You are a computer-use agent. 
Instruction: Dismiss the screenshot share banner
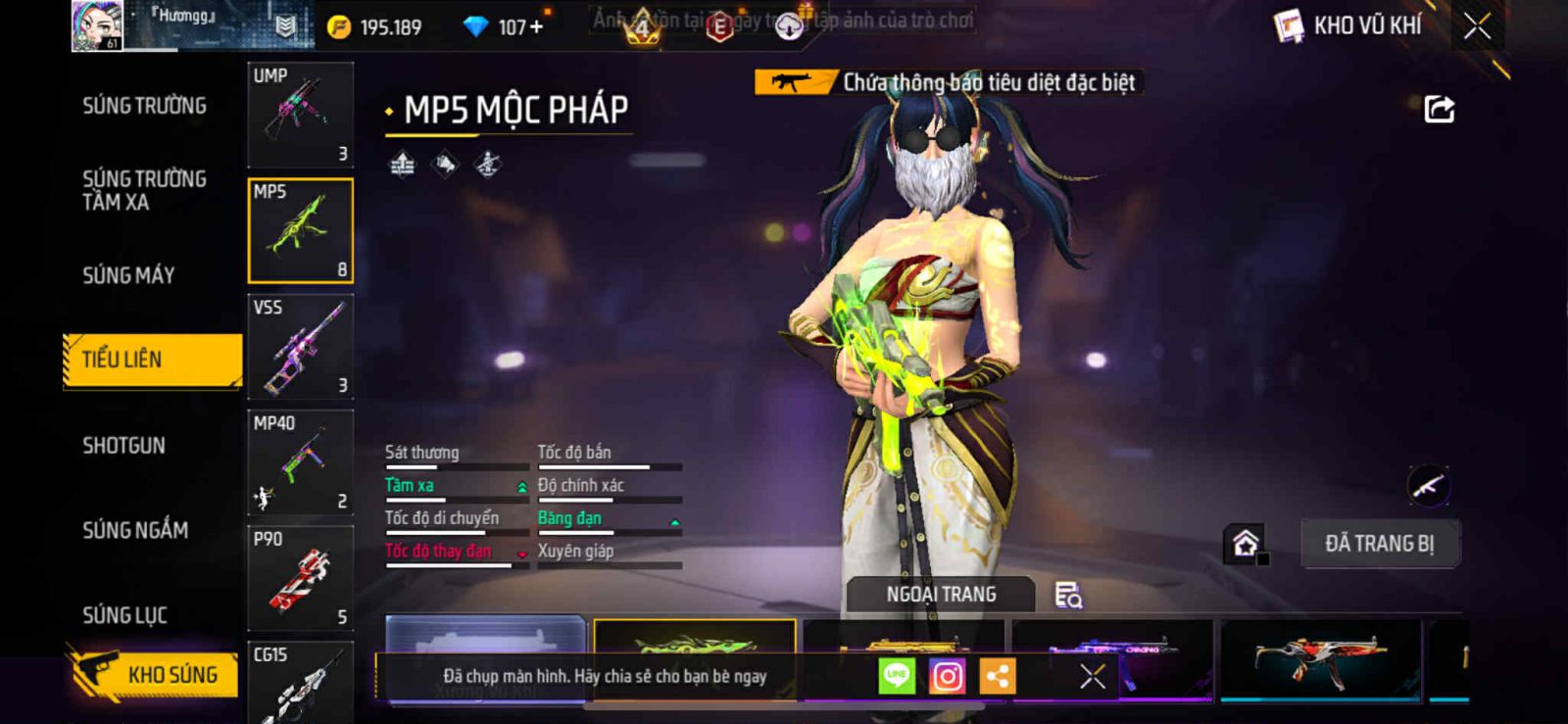coord(1092,676)
